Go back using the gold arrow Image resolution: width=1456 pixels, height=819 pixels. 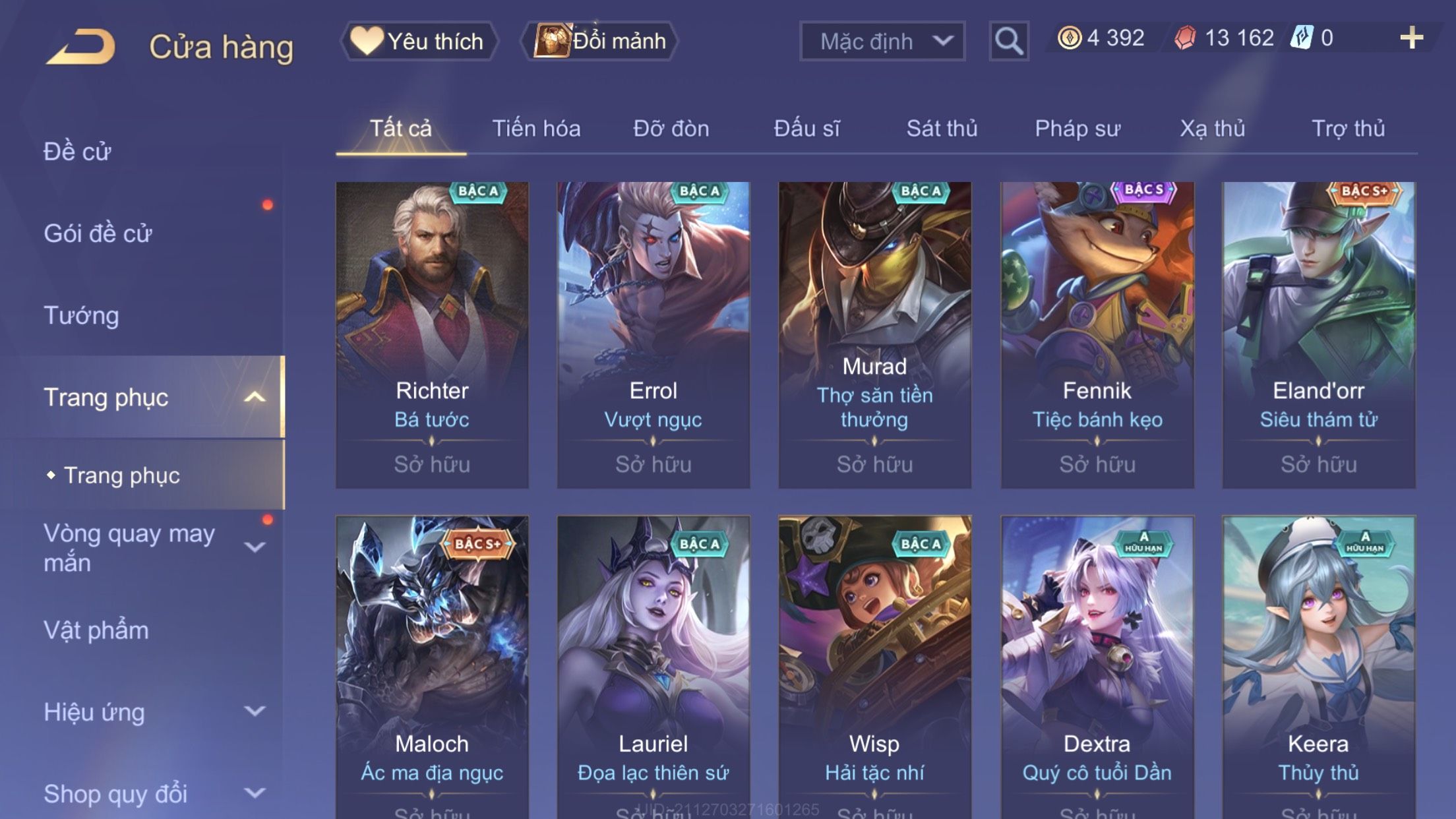[x=80, y=46]
